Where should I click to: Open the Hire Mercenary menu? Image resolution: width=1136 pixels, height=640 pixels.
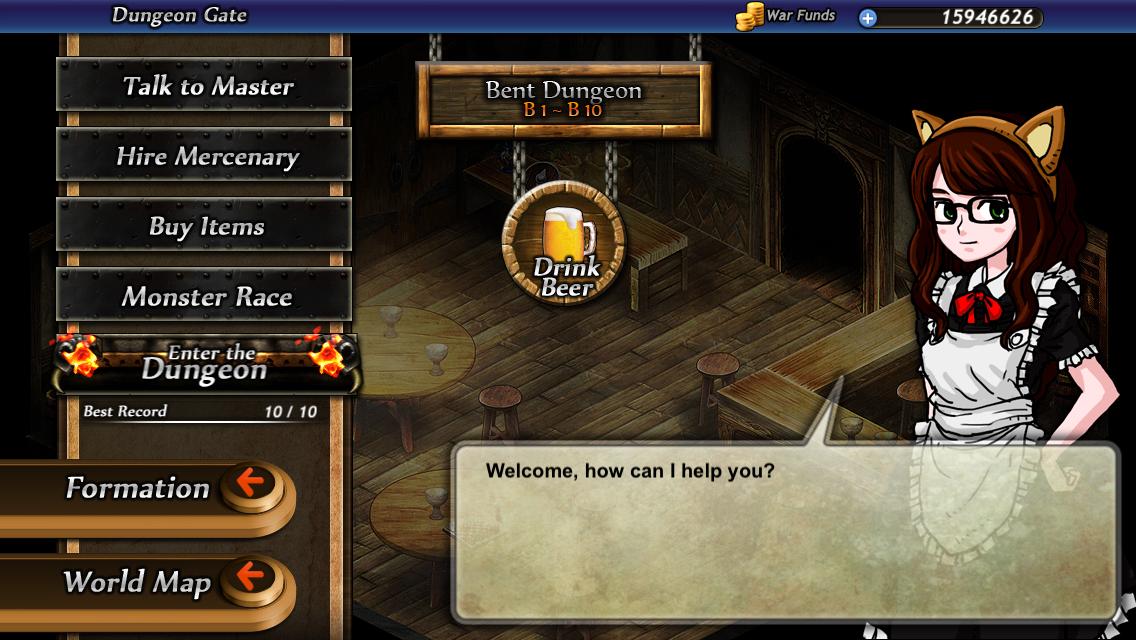(x=204, y=156)
